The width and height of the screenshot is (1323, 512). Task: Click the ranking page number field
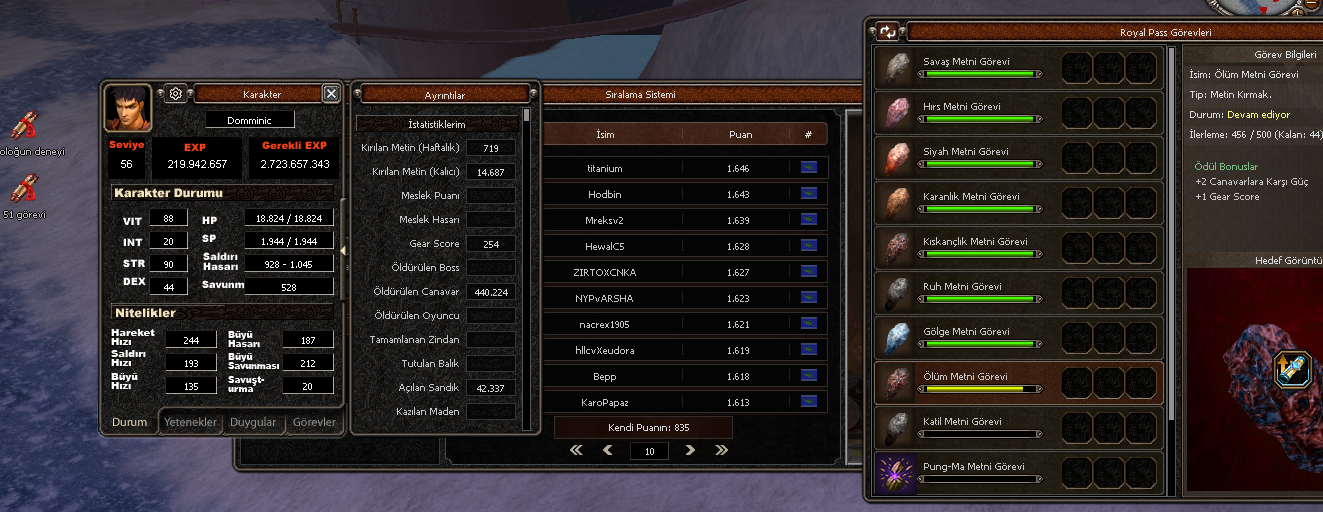648,451
